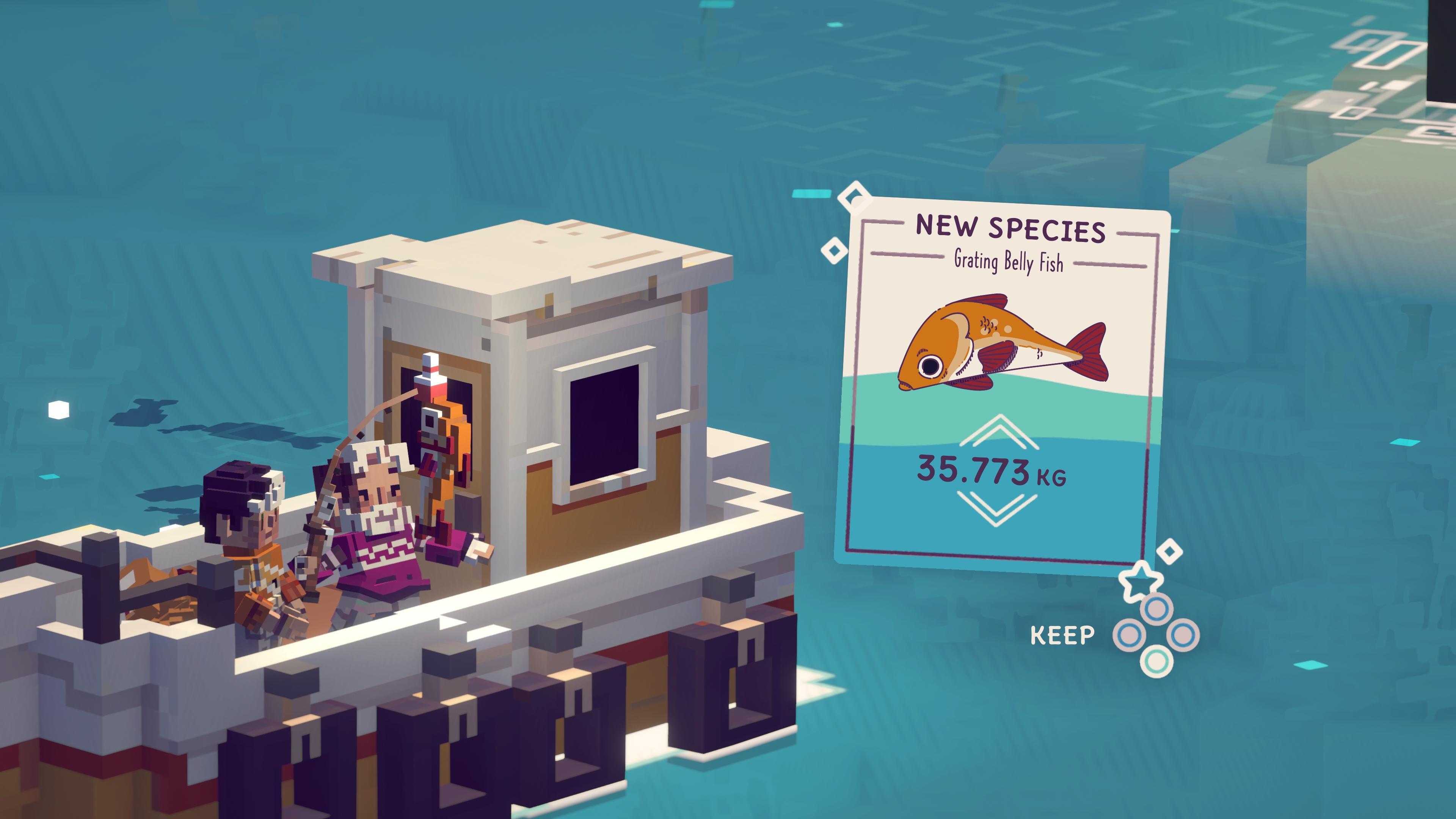Select the highlighted teal Keep button icon
The image size is (1456, 819).
1157,661
